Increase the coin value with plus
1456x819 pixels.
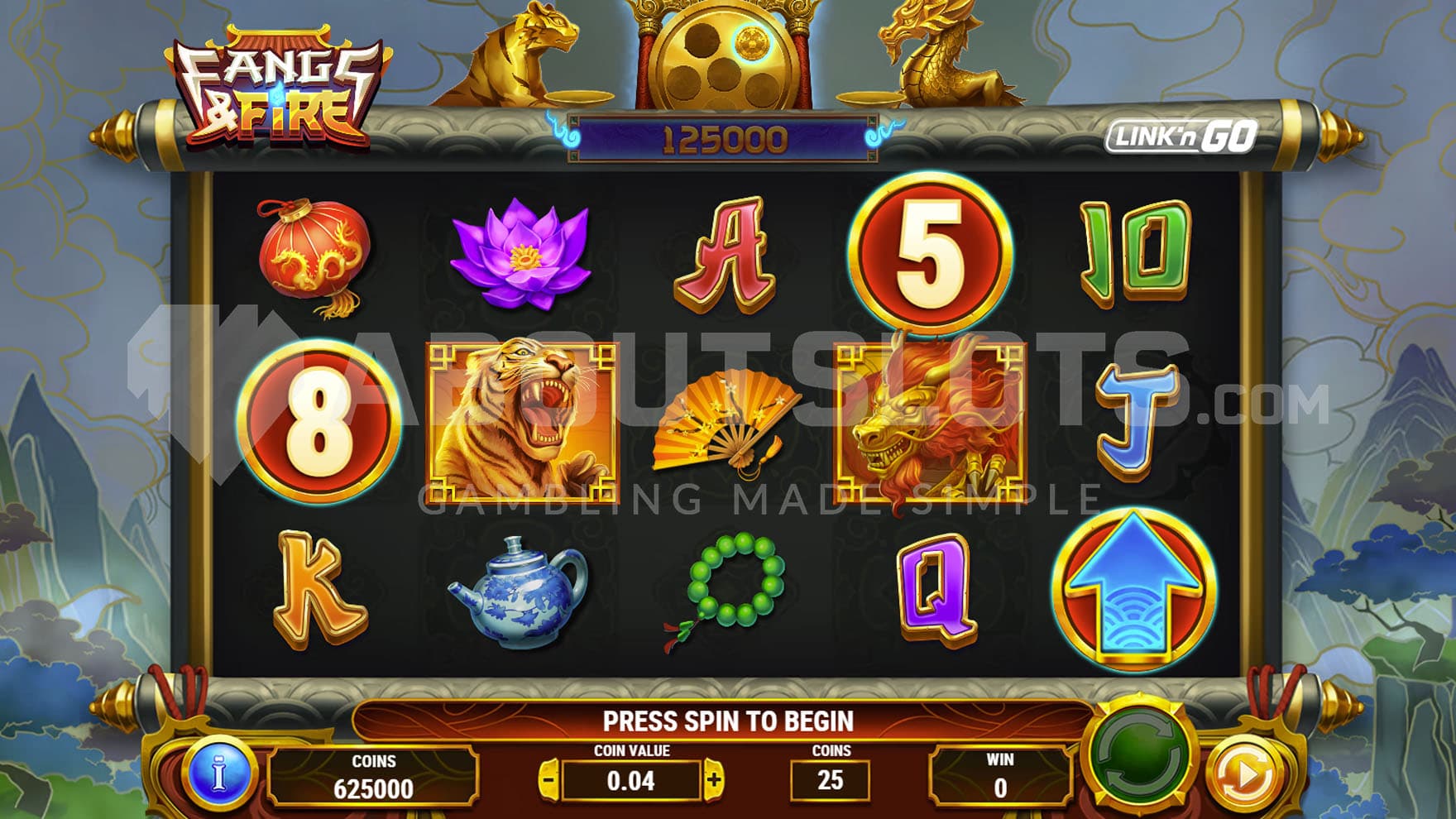pyautogui.click(x=714, y=780)
